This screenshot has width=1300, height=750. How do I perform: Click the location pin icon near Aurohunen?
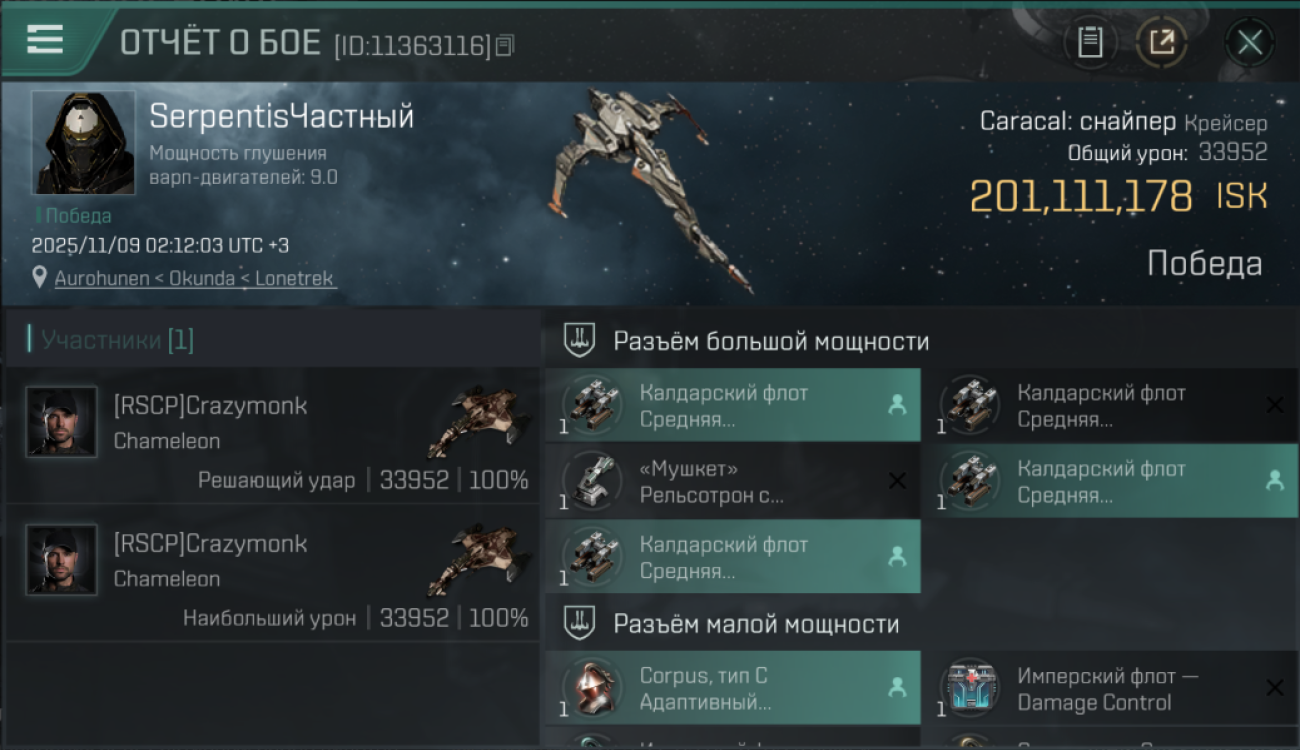[38, 277]
